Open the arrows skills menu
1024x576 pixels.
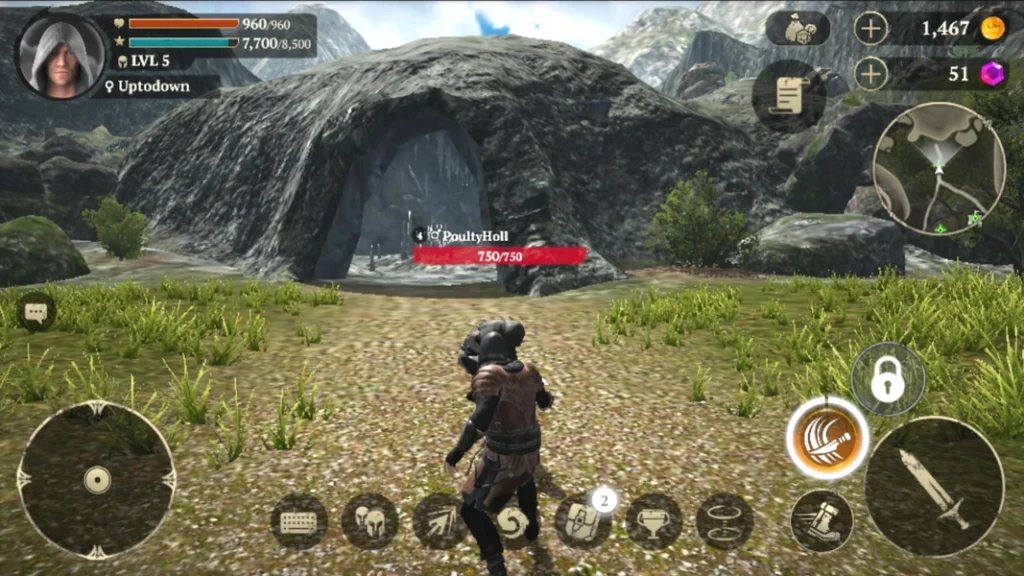click(441, 521)
